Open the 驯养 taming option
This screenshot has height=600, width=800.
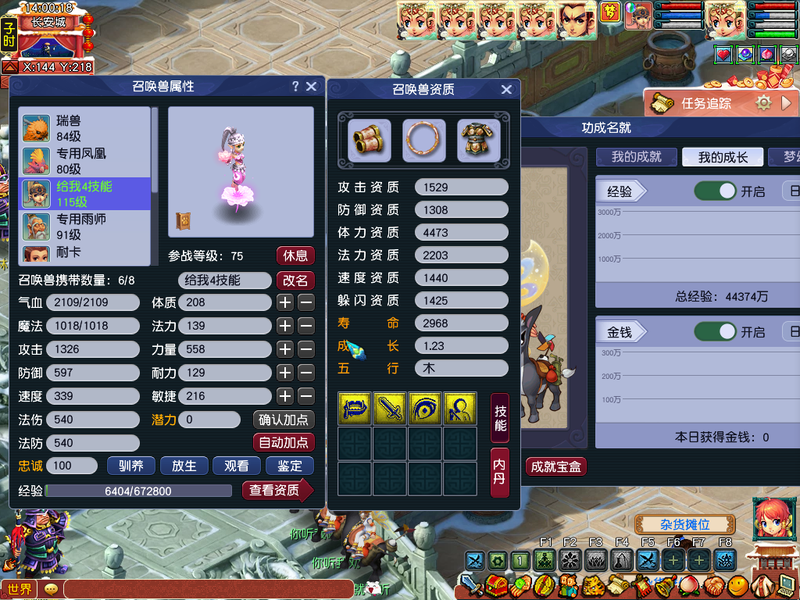(x=132, y=466)
